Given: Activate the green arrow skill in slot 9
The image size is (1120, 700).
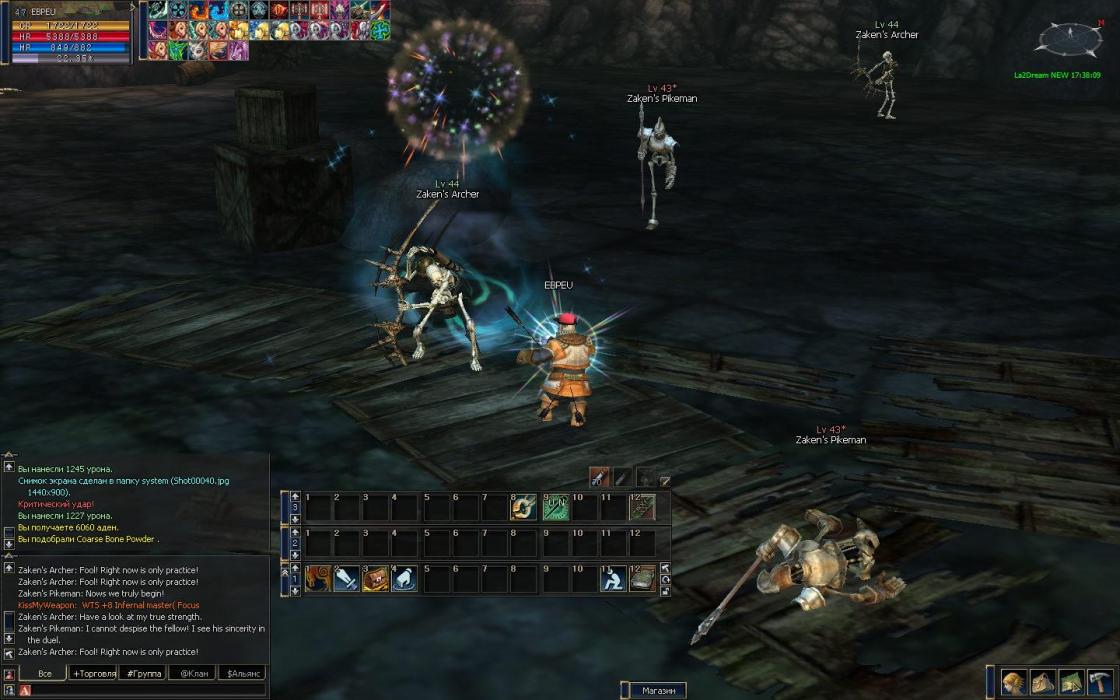Looking at the screenshot, I should click(x=555, y=508).
